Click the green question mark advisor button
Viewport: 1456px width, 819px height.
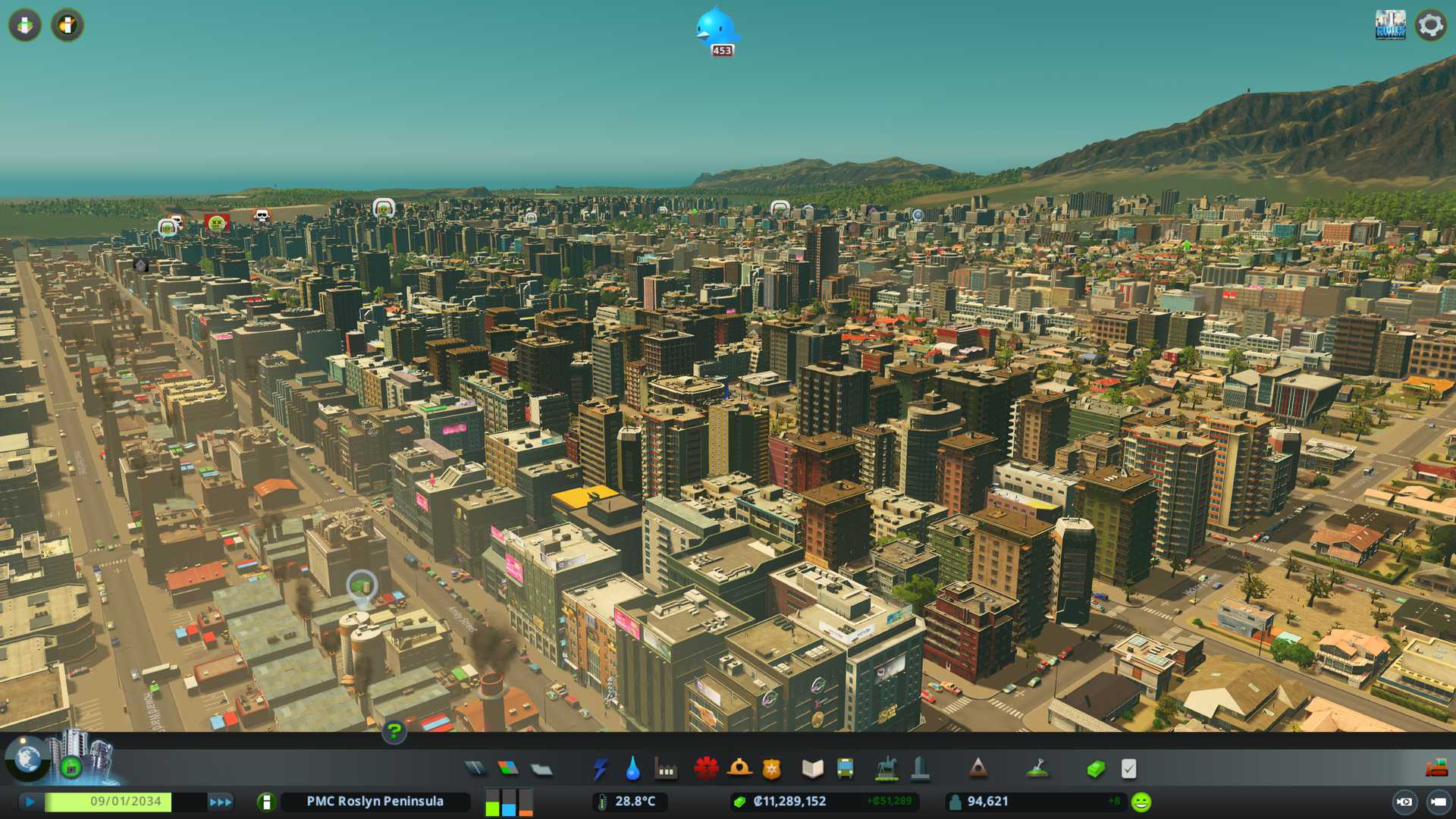click(394, 731)
